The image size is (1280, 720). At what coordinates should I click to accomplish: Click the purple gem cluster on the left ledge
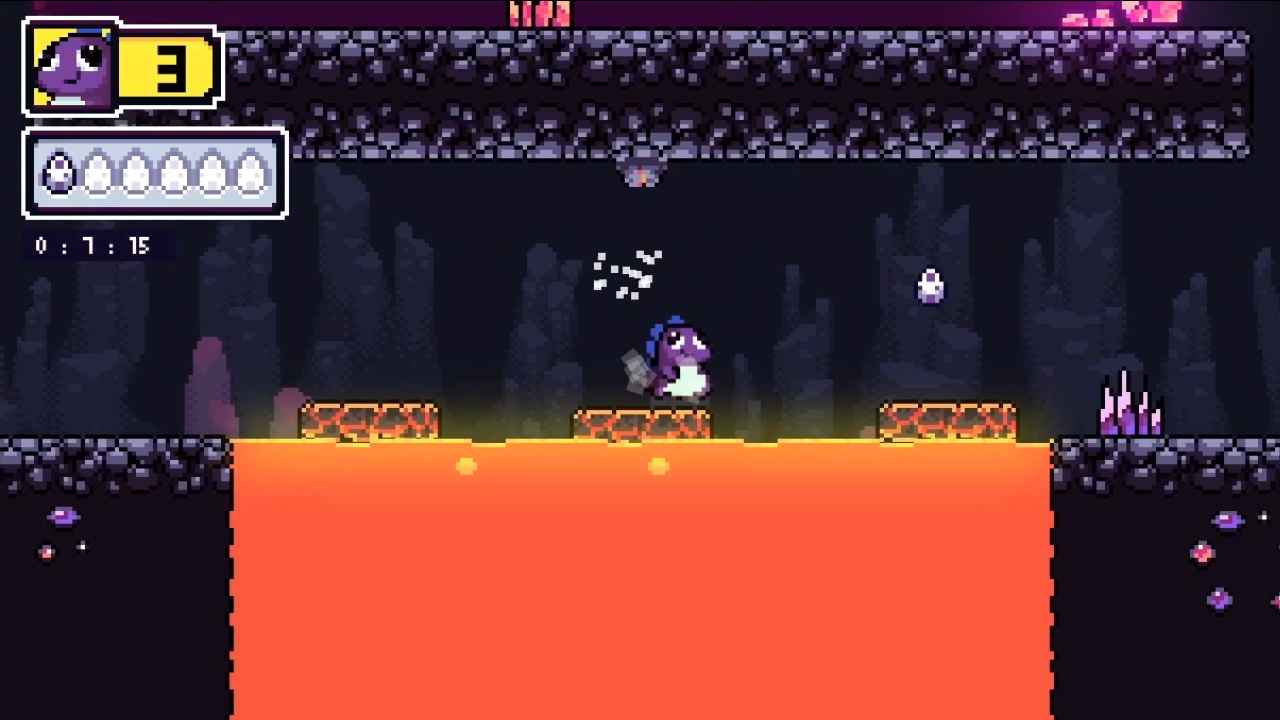[x=63, y=516]
